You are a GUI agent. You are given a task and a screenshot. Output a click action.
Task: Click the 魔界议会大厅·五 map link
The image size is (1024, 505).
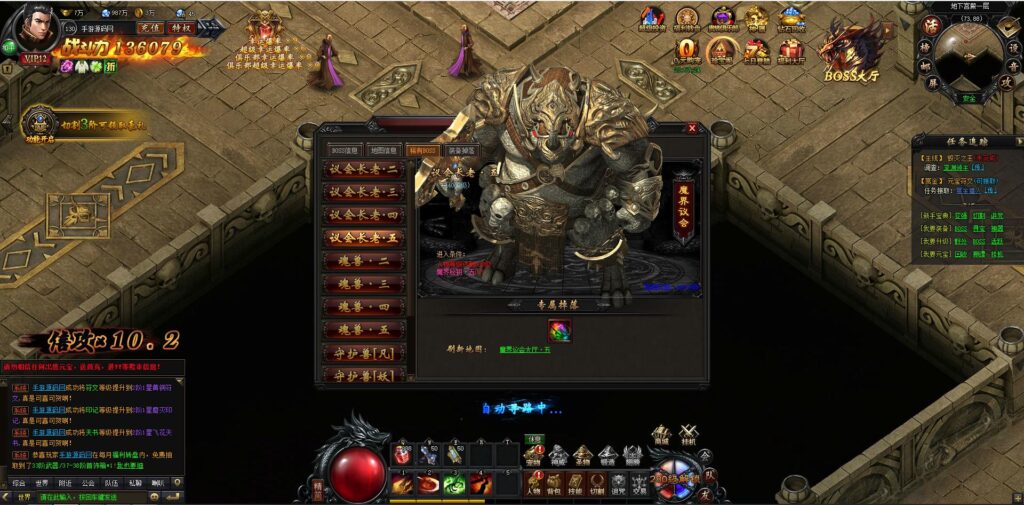click(525, 349)
